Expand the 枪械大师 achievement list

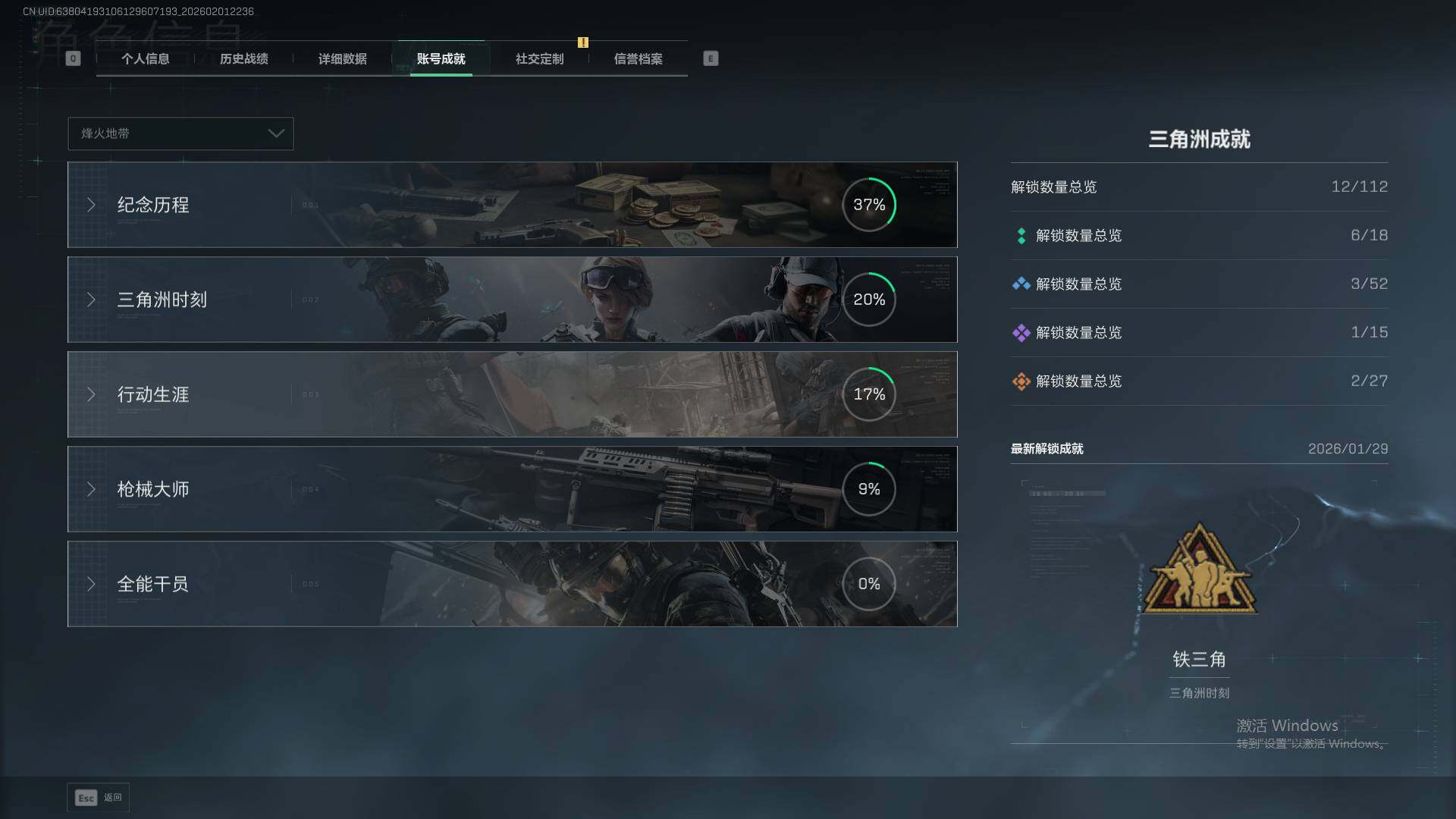[512, 489]
